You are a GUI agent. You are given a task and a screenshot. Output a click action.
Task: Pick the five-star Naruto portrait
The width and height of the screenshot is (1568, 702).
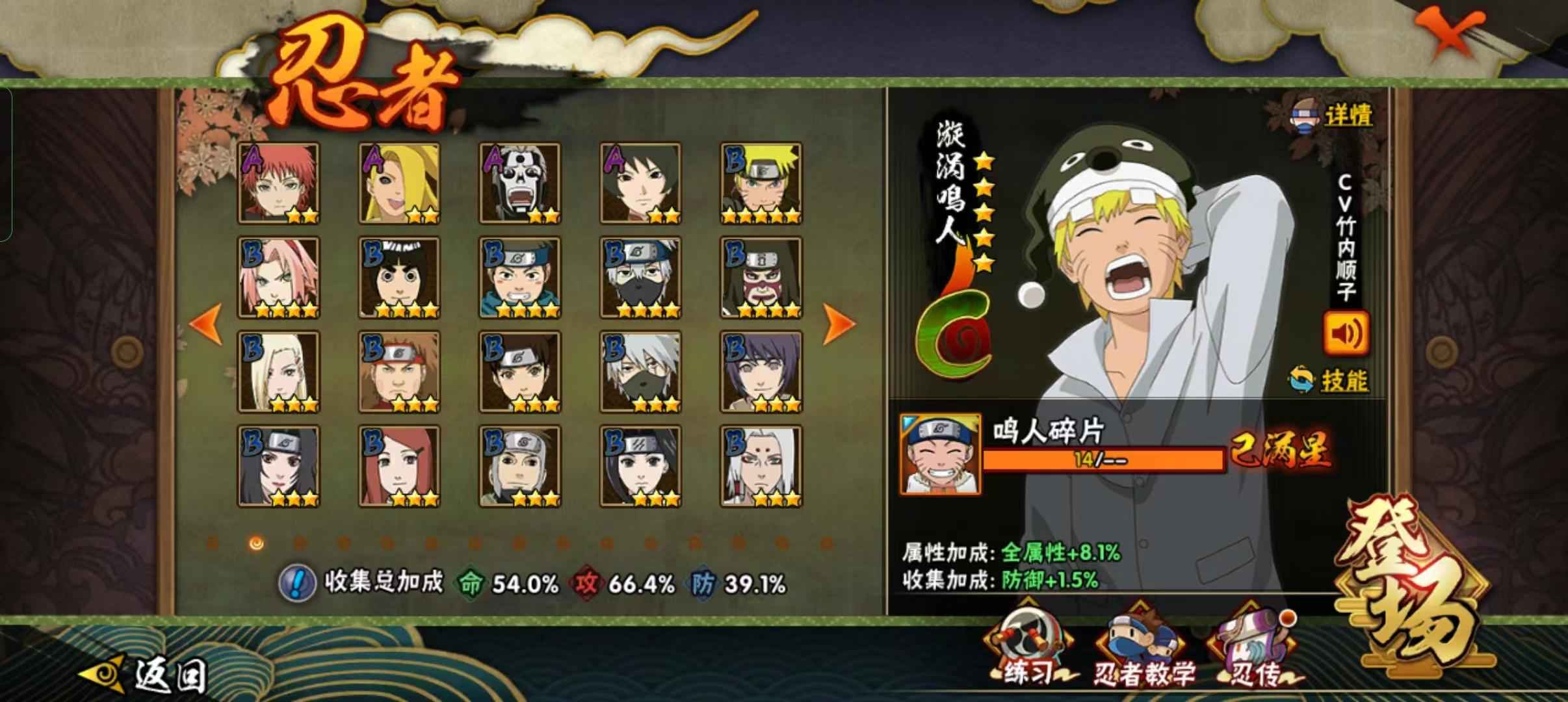[x=761, y=183]
